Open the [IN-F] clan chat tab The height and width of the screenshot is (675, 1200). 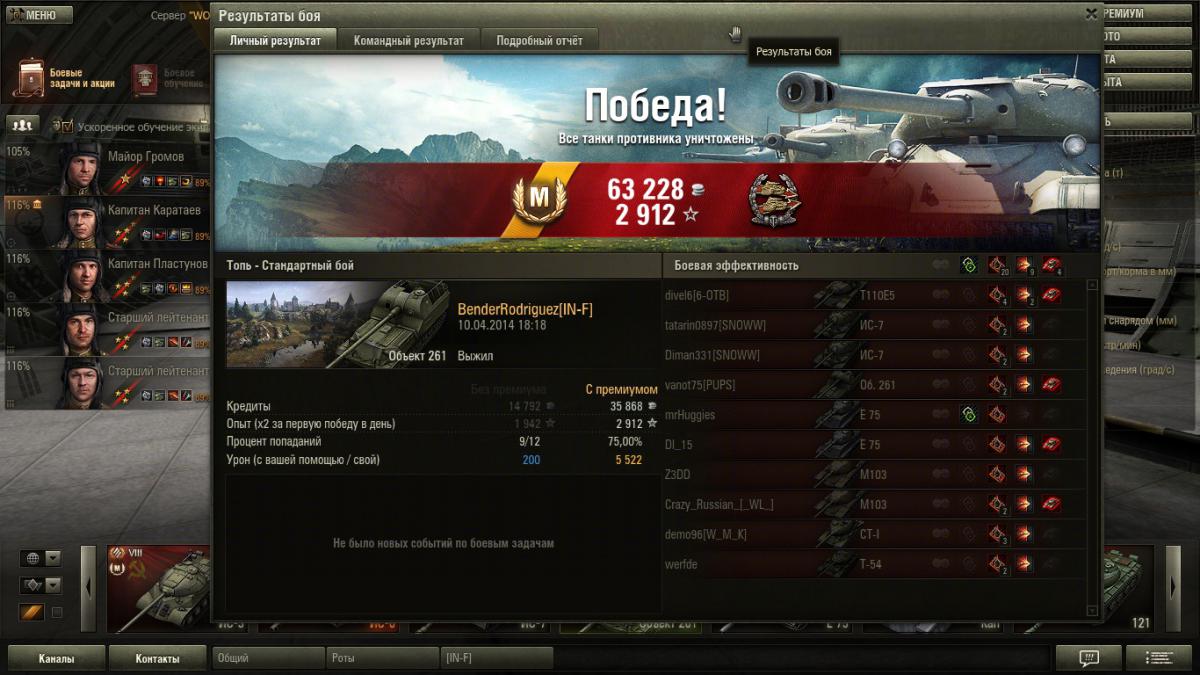[497, 658]
